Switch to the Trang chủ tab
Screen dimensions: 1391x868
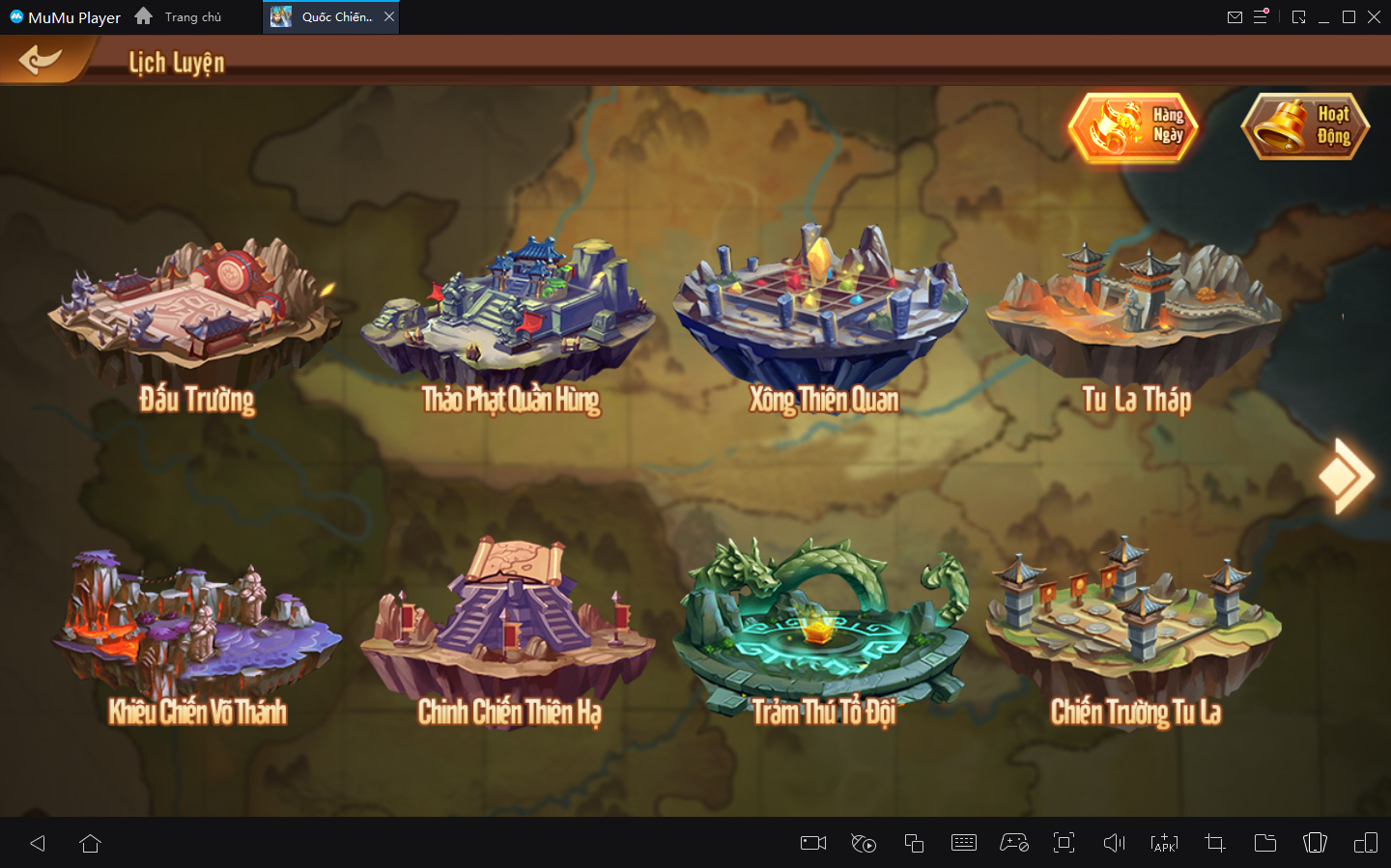(192, 16)
